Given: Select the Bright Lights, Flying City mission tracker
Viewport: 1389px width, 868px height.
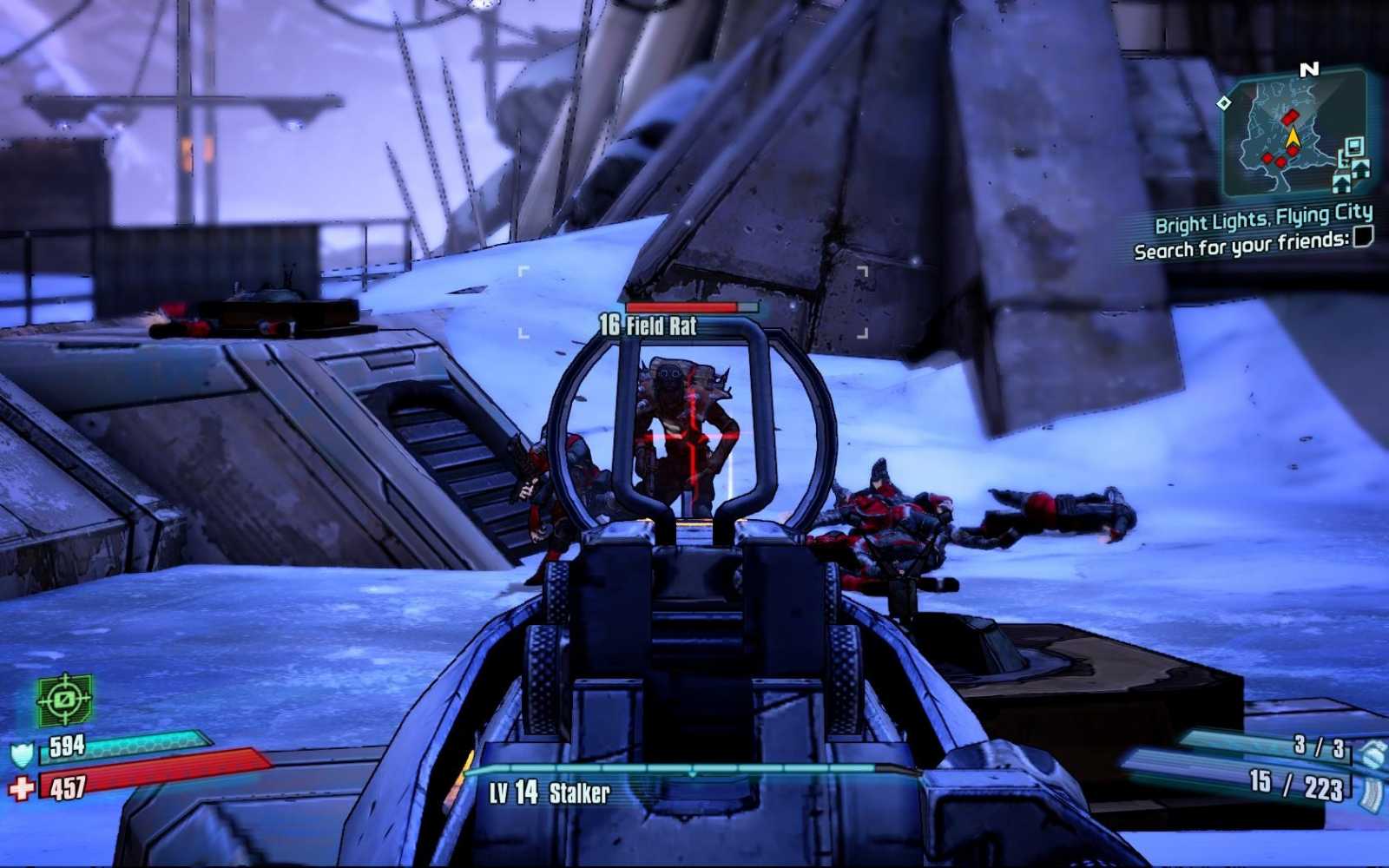Looking at the screenshot, I should pyautogui.click(x=1263, y=218).
